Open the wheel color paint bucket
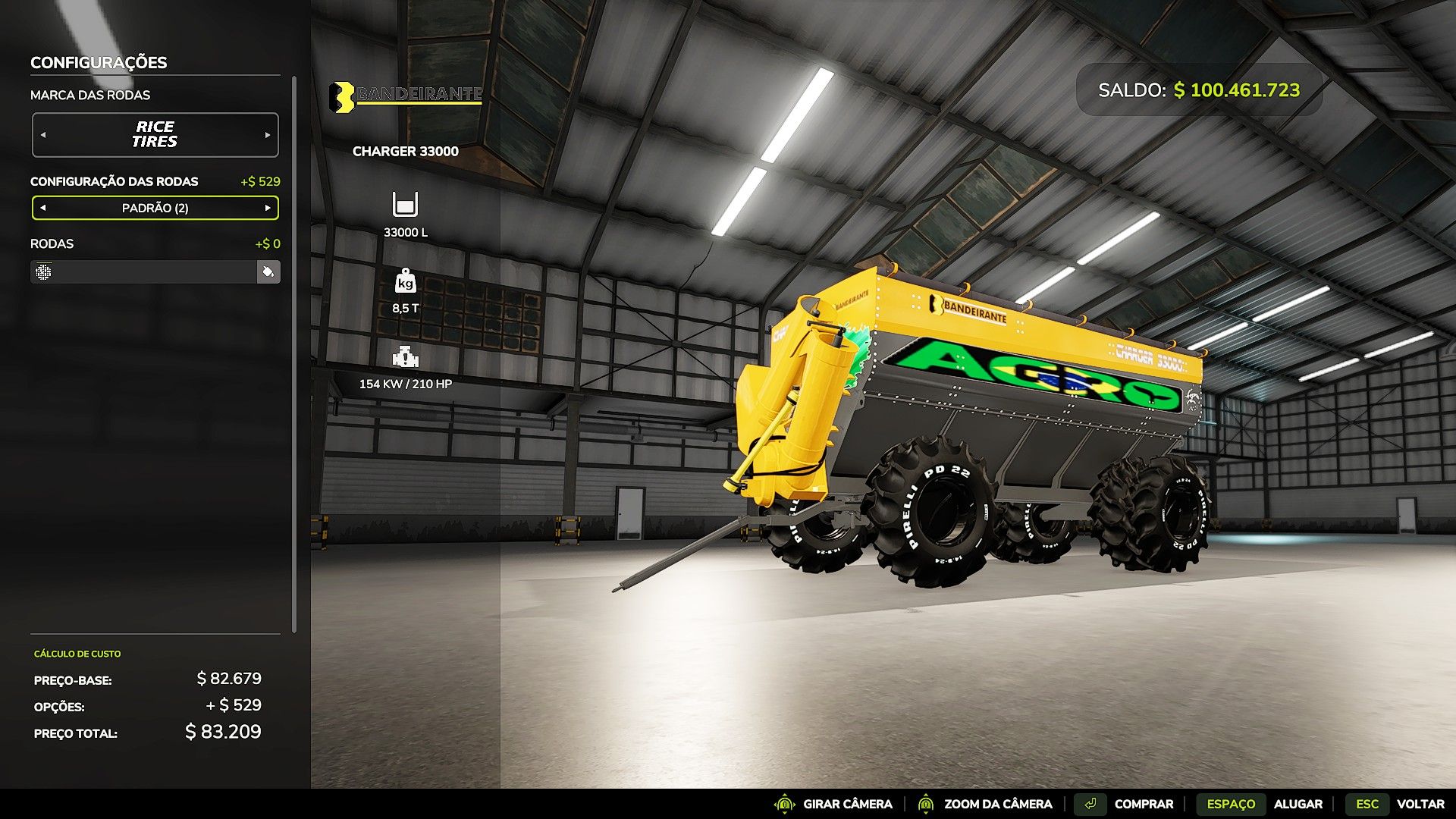Viewport: 1456px width, 819px height. (x=268, y=271)
